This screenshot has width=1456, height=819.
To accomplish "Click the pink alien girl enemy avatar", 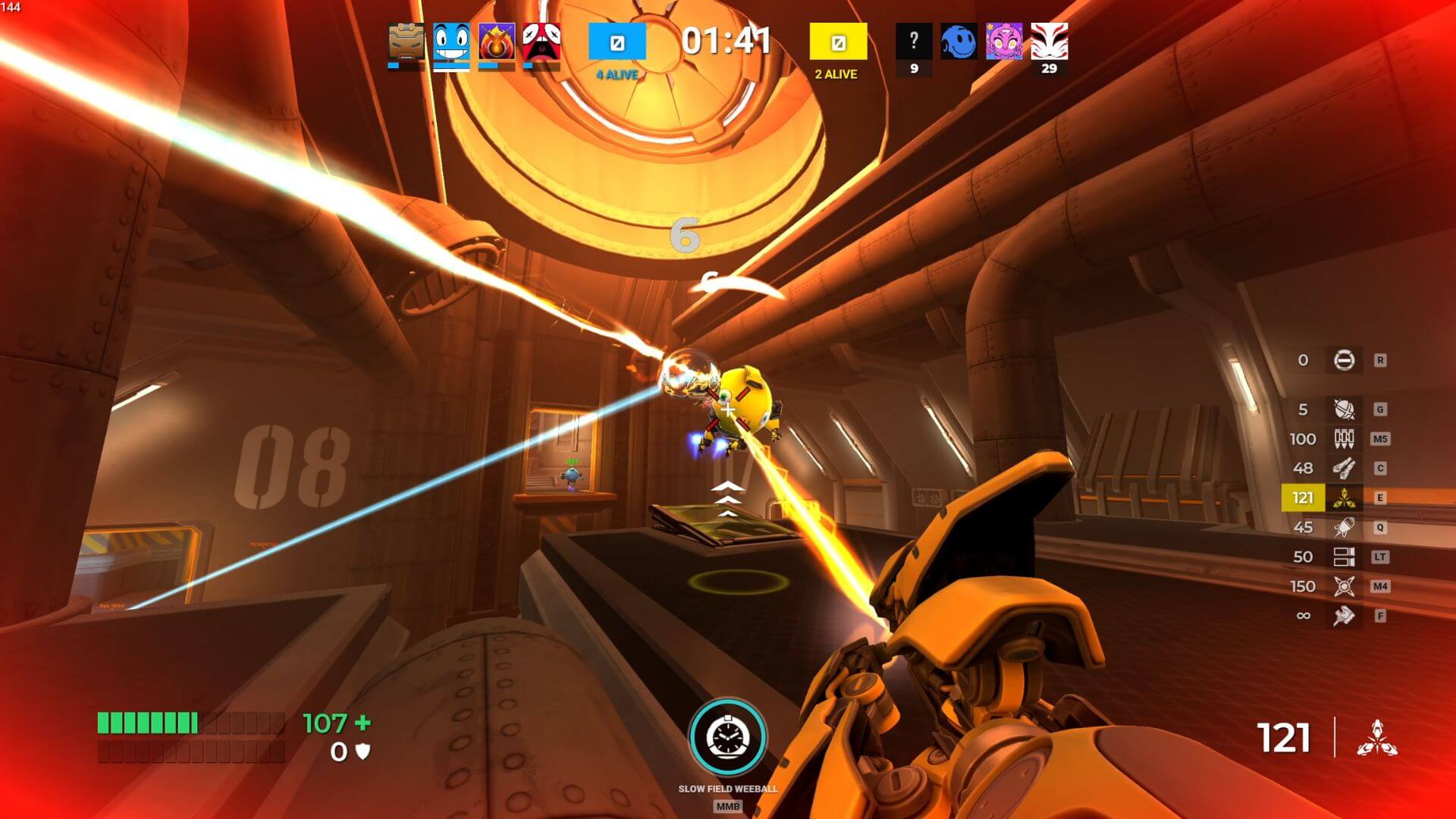I will pos(1004,42).
